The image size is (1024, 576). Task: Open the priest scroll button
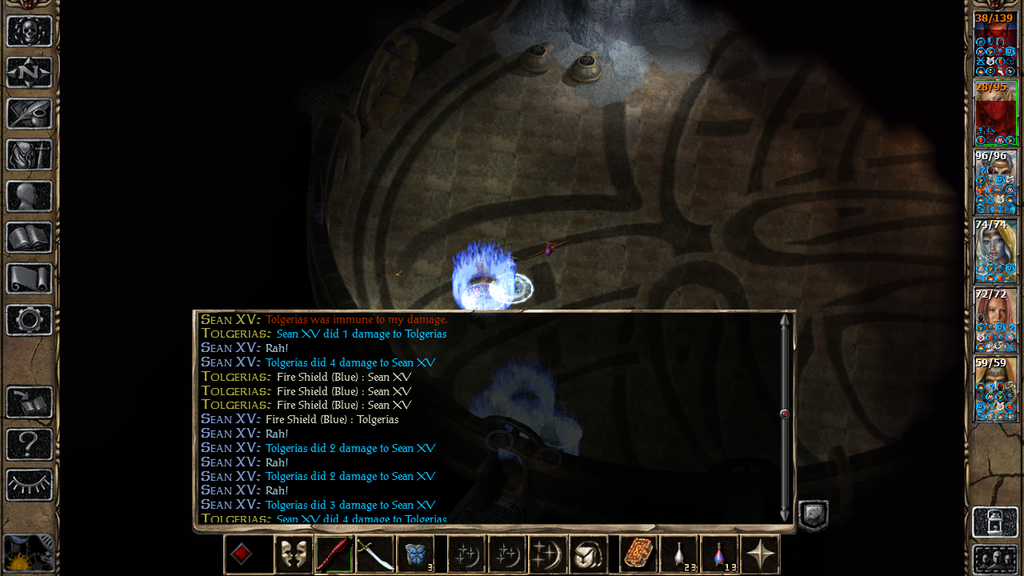pyautogui.click(x=29, y=278)
